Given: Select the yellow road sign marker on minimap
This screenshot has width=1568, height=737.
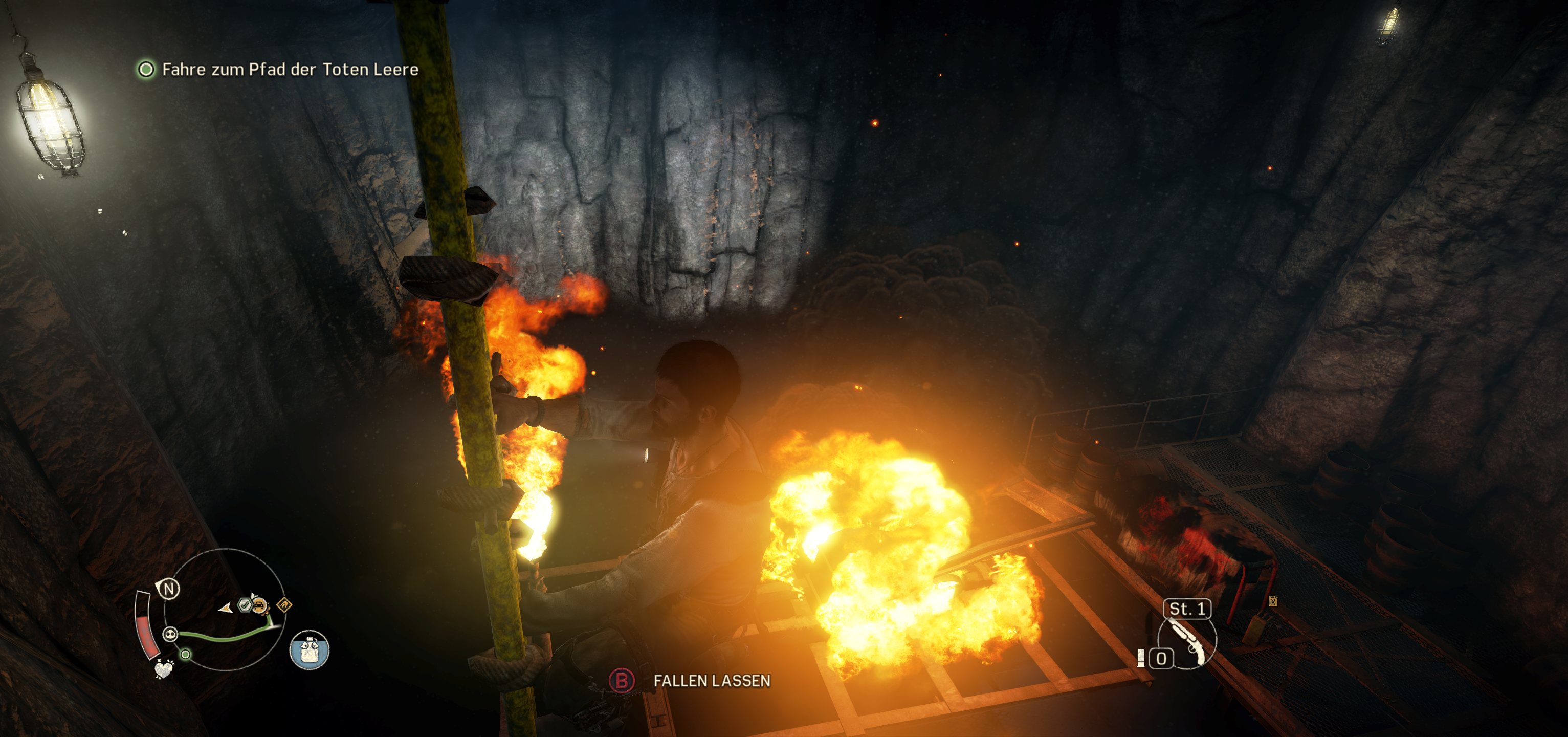Looking at the screenshot, I should pos(285,605).
